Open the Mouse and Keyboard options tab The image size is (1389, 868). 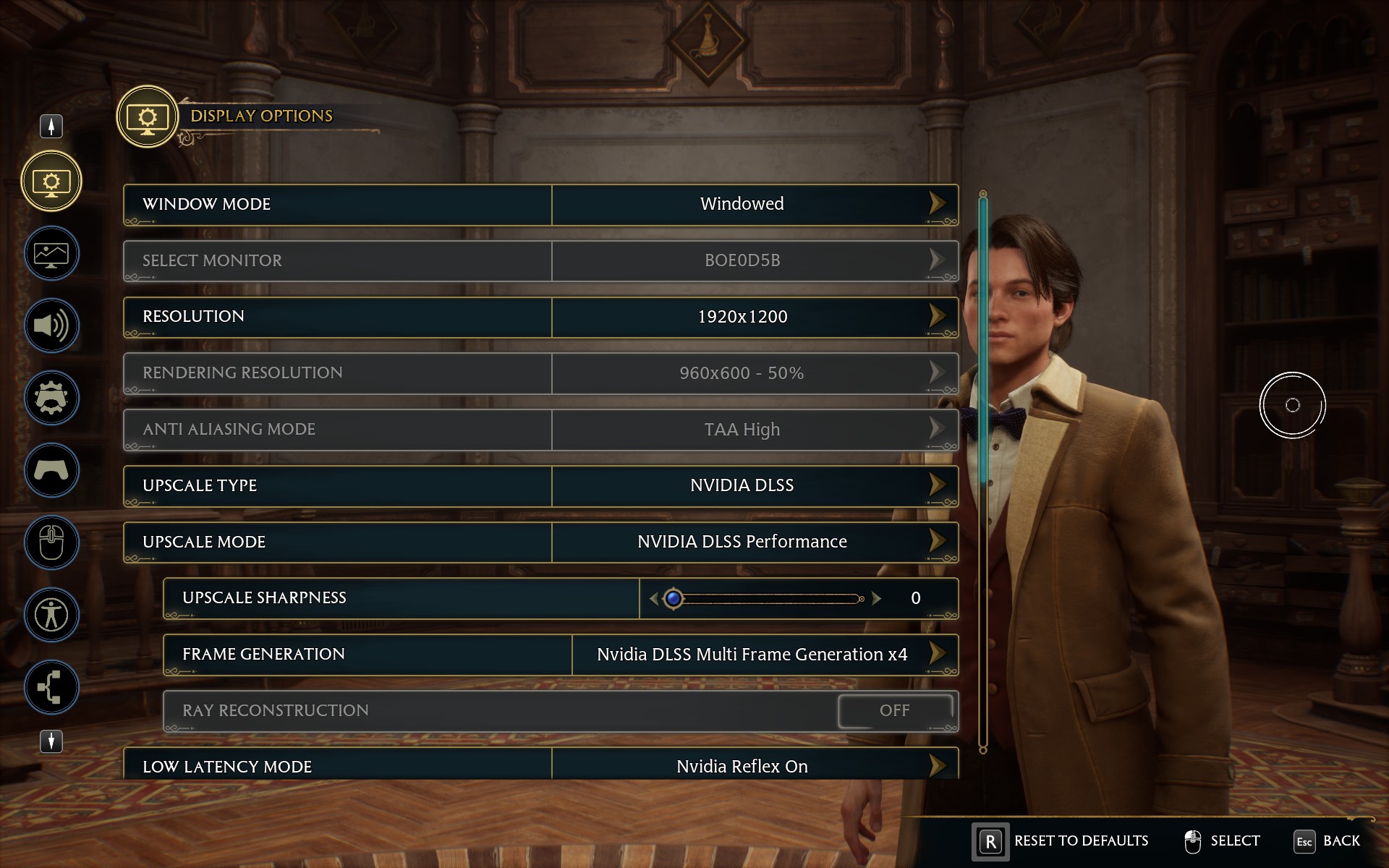pos(51,542)
